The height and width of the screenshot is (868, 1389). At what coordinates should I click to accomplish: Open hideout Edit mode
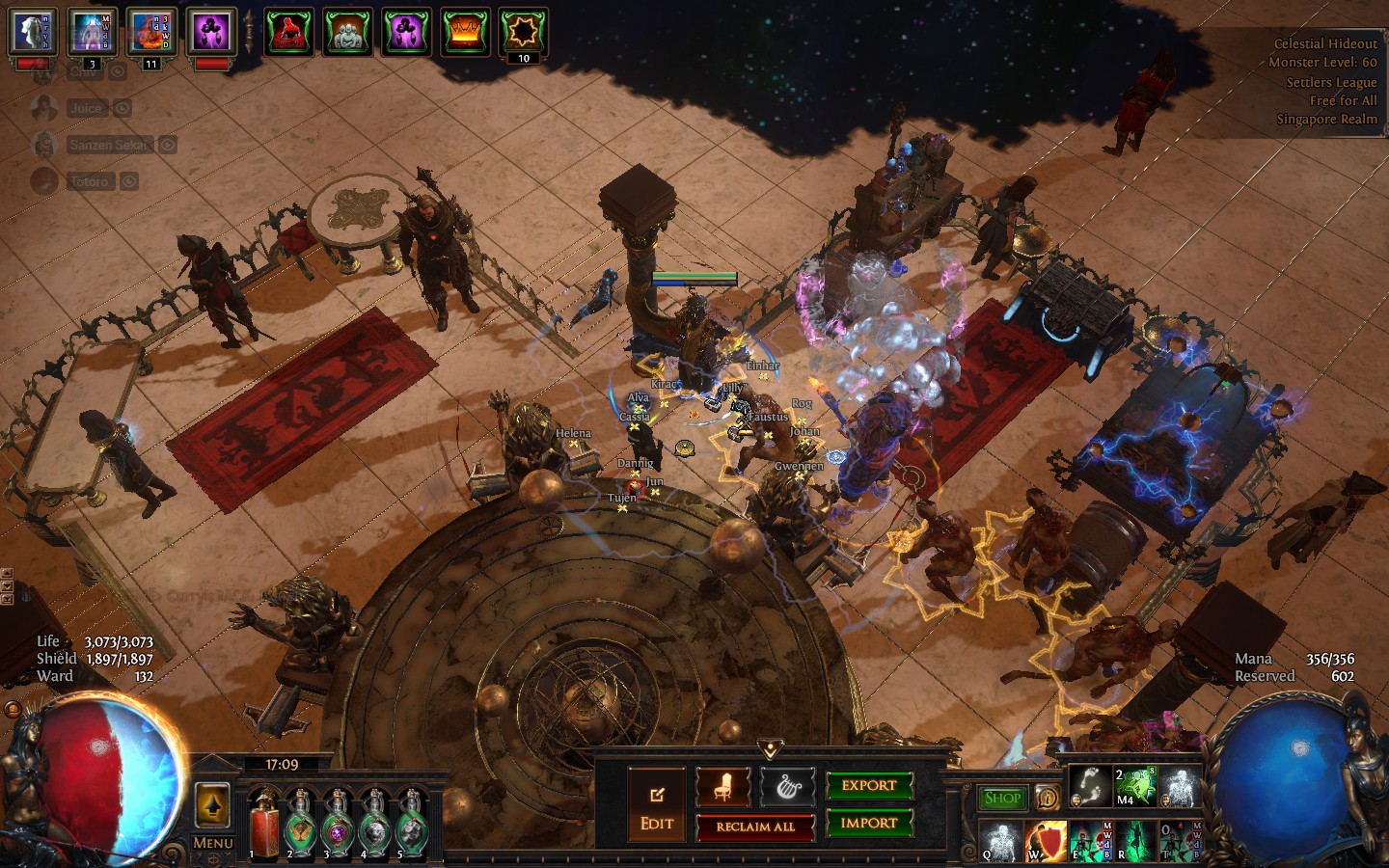(x=657, y=805)
